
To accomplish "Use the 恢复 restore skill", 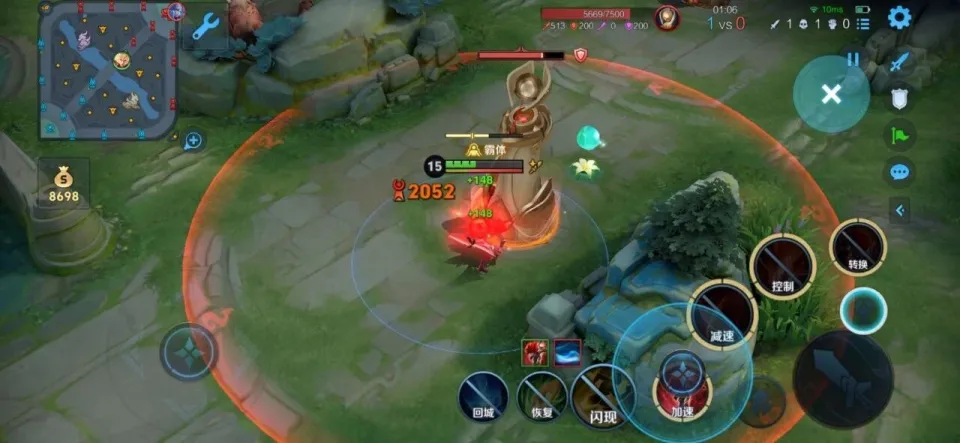I will (542, 395).
